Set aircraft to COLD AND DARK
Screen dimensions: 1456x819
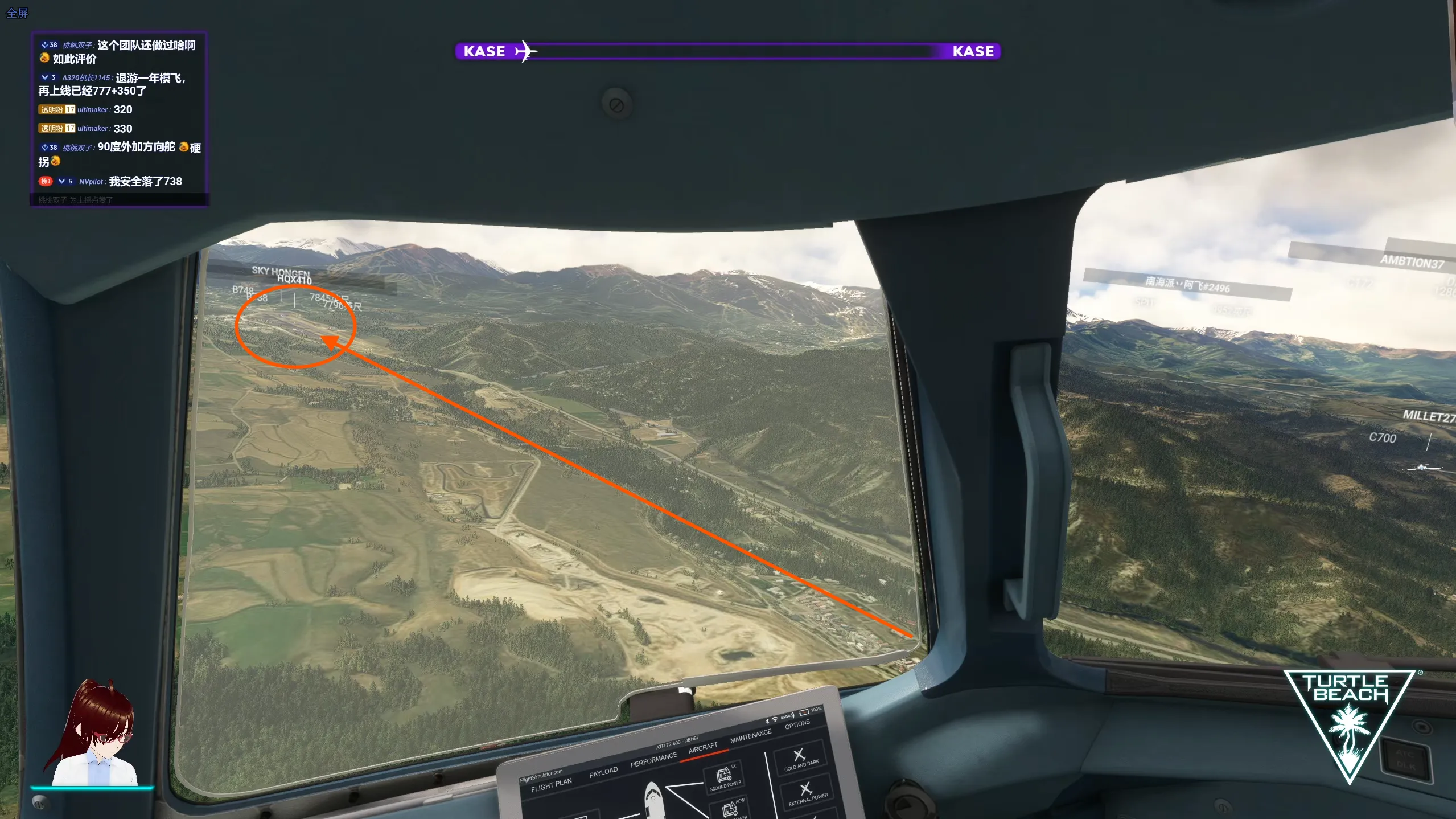(800, 758)
